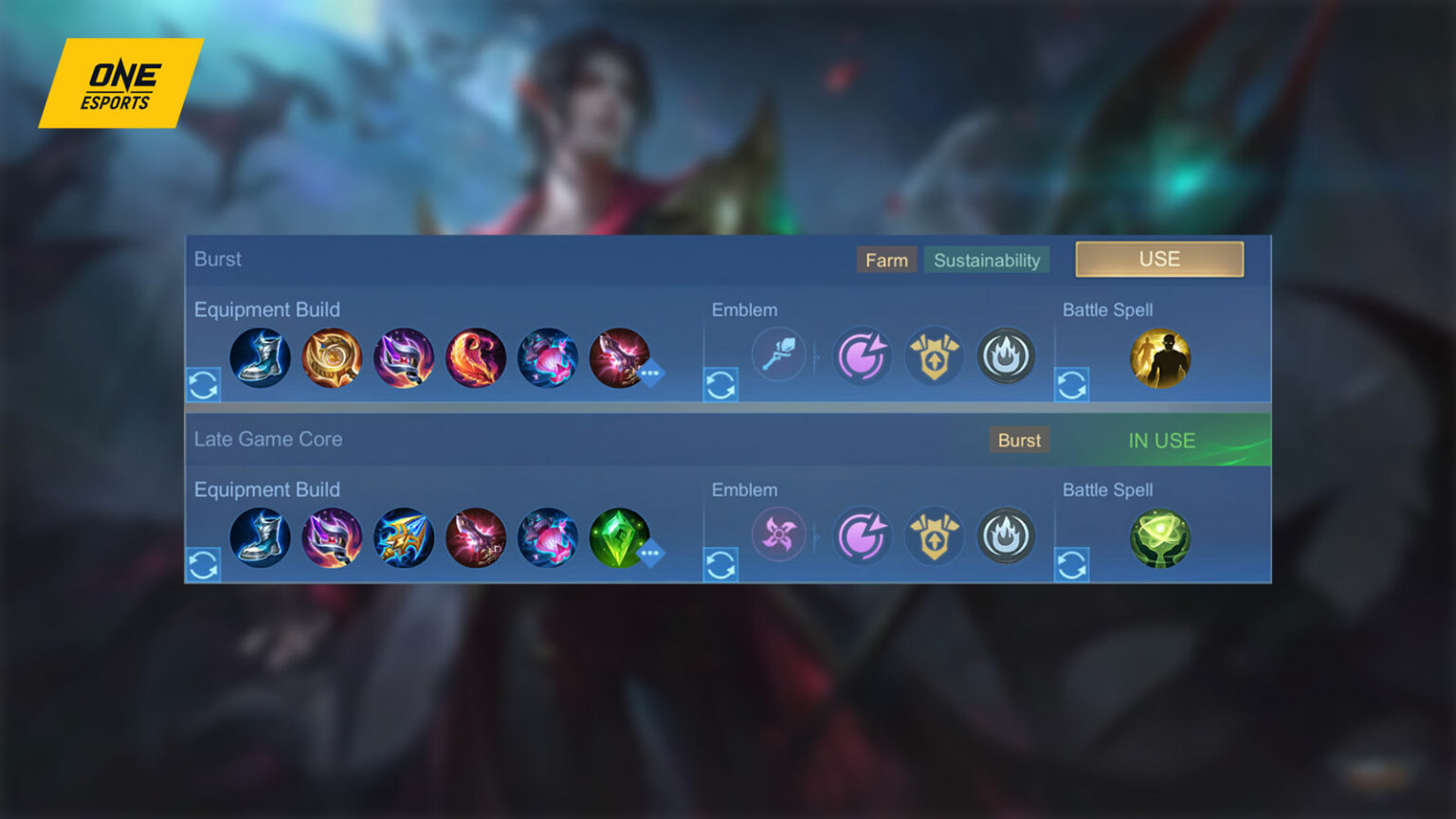1456x819 pixels.
Task: Click the pink swirl talent in Late Game Core
Action: pyautogui.click(x=863, y=537)
